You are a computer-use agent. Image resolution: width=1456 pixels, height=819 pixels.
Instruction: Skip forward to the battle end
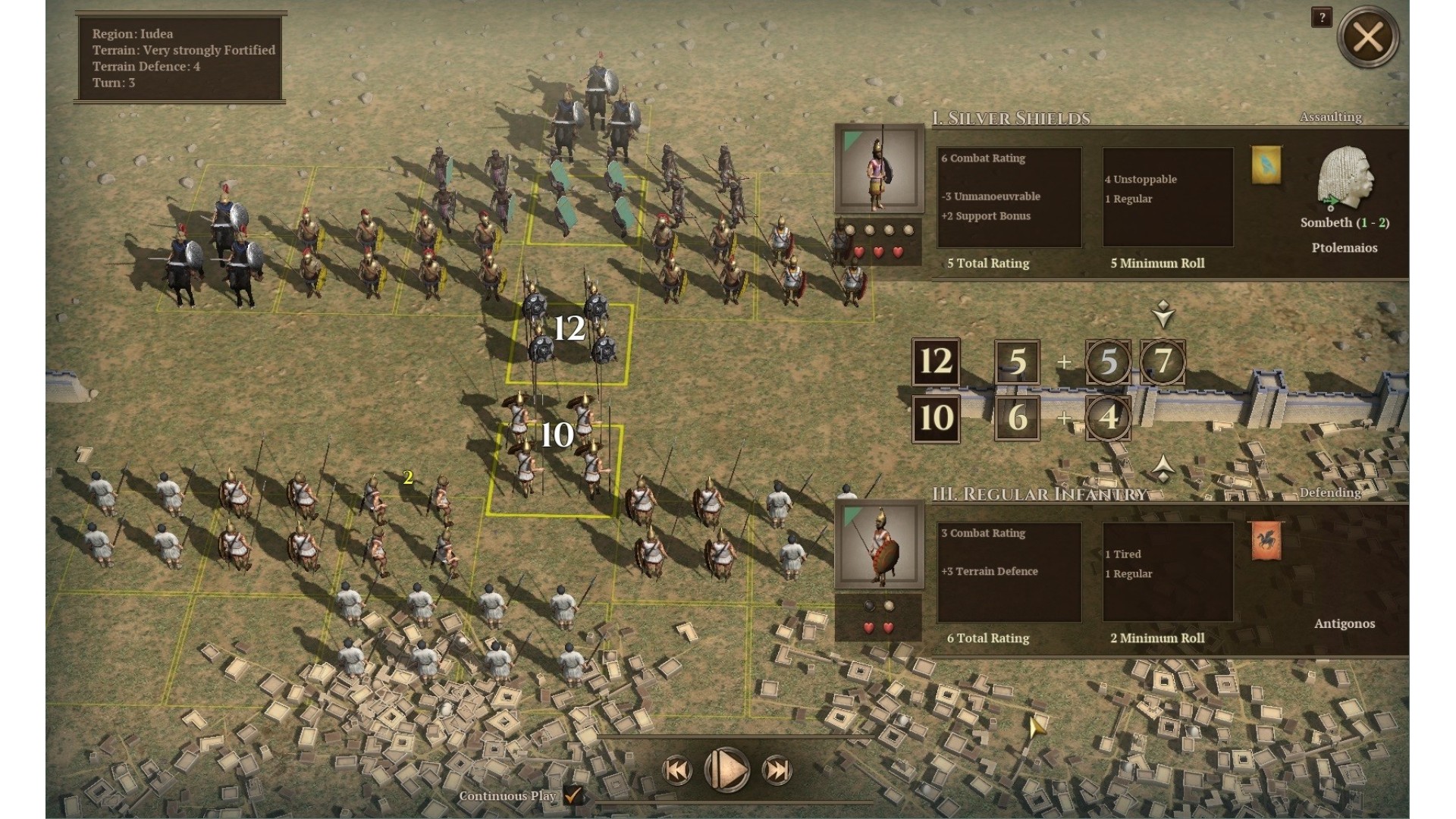coord(777,770)
